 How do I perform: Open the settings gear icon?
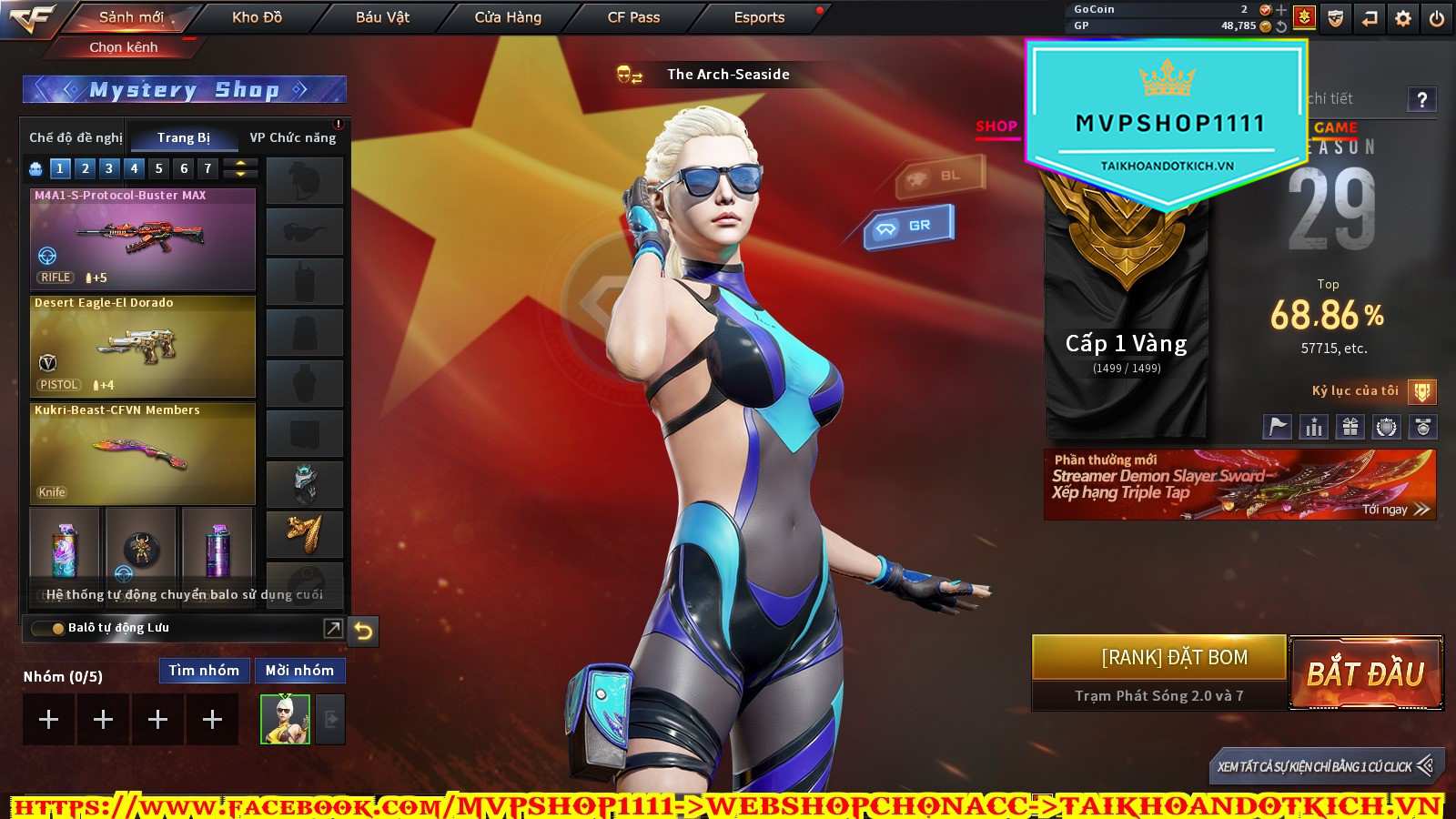coord(1403,18)
